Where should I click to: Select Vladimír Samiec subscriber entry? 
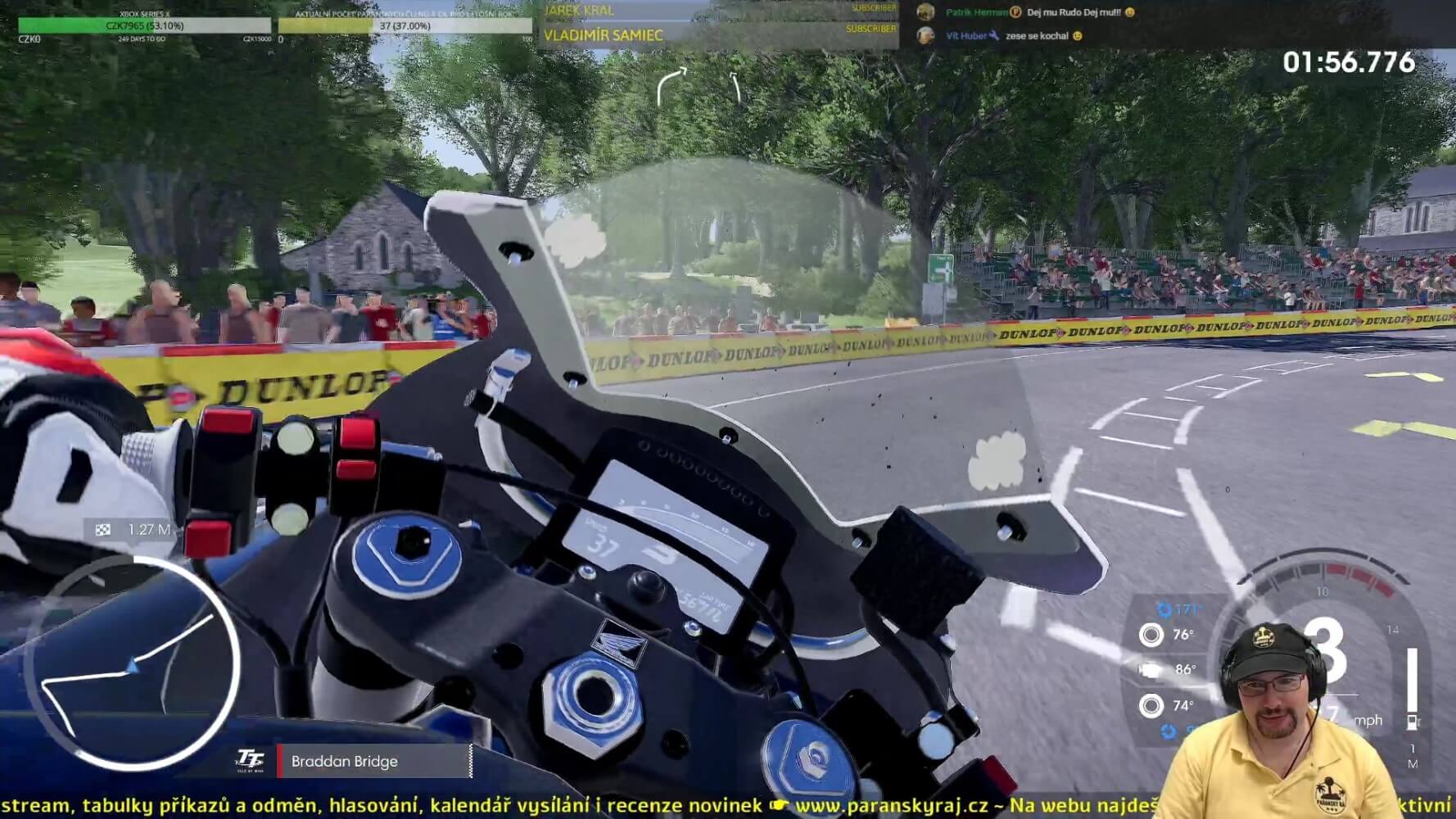point(604,35)
